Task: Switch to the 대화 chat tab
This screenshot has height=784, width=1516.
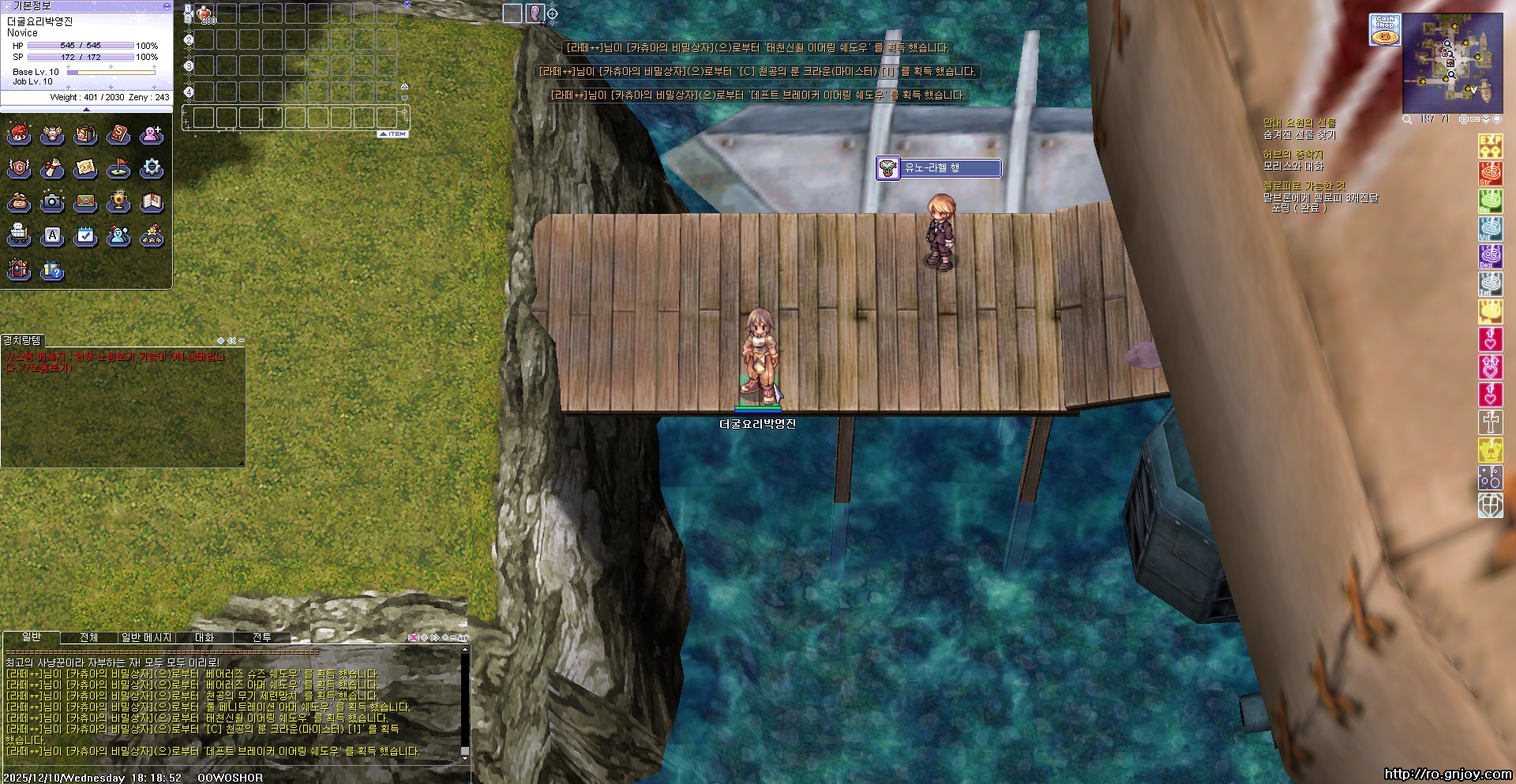Action: [x=205, y=637]
